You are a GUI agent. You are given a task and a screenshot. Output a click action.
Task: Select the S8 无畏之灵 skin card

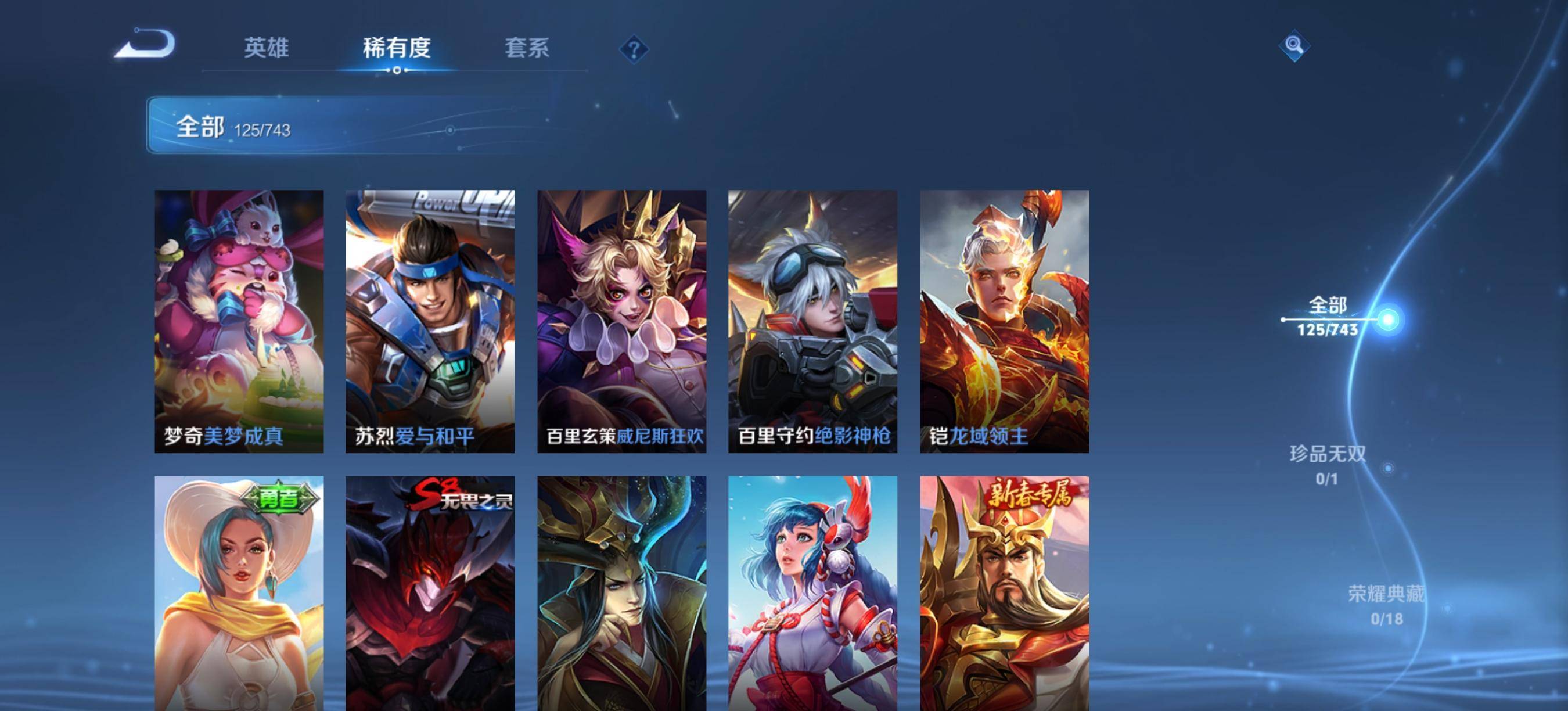point(430,594)
